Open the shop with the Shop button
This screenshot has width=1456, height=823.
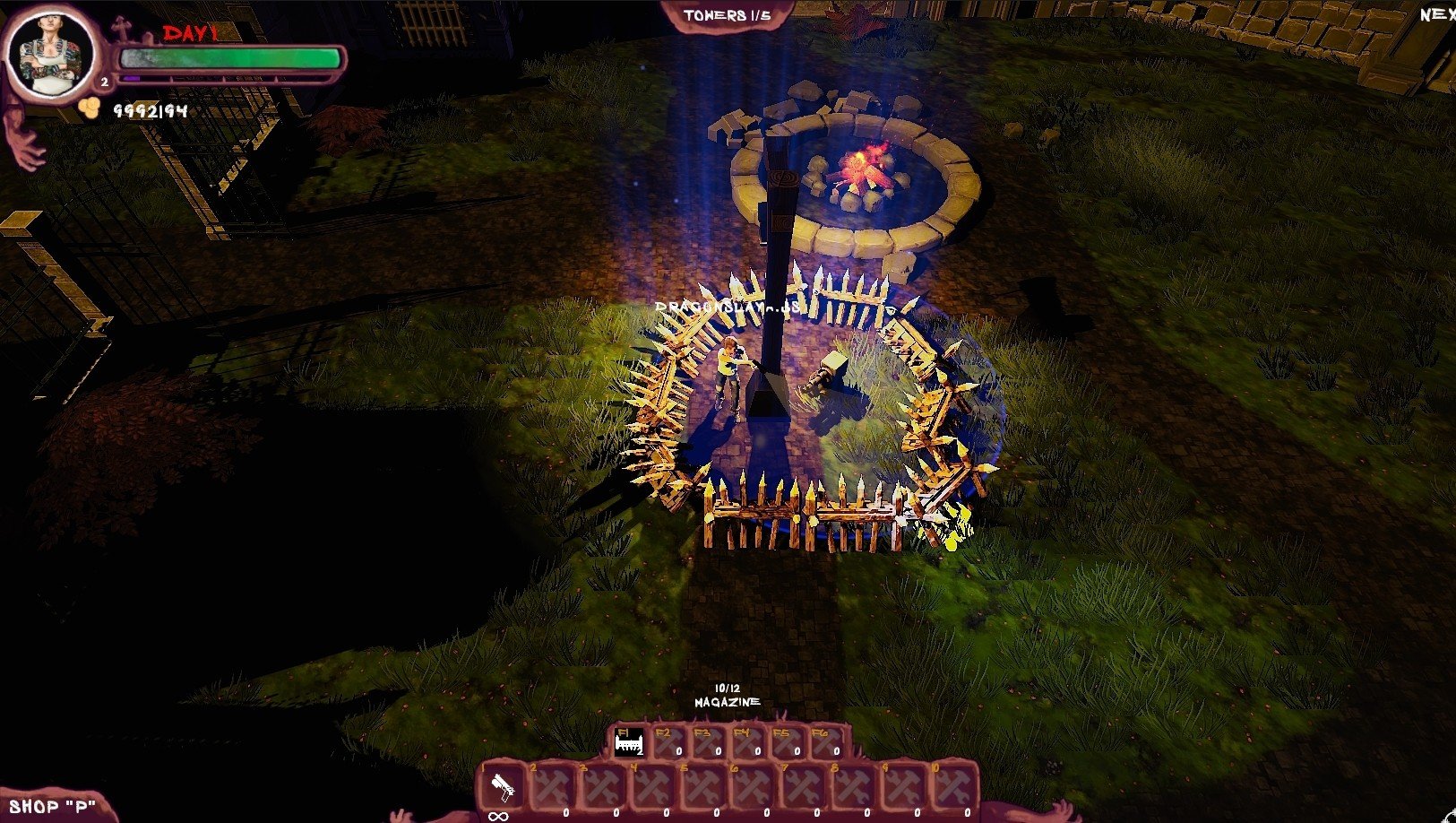tap(52, 806)
